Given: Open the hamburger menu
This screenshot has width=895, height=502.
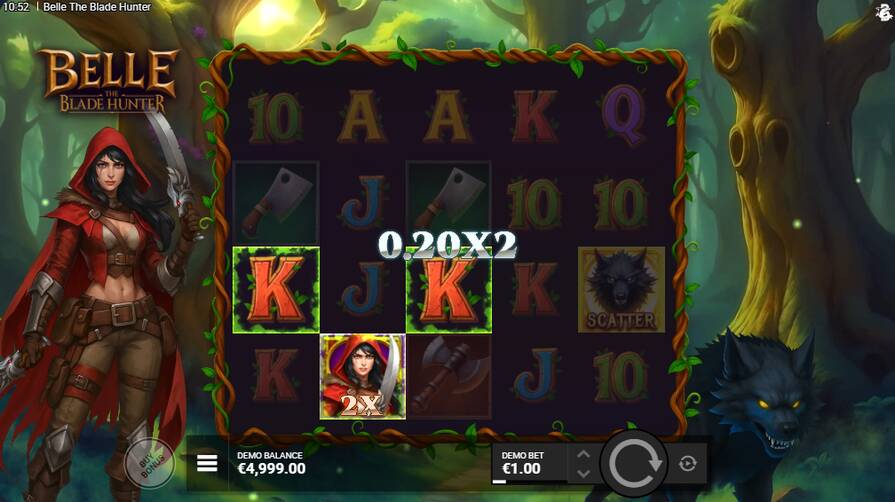Looking at the screenshot, I should (207, 463).
